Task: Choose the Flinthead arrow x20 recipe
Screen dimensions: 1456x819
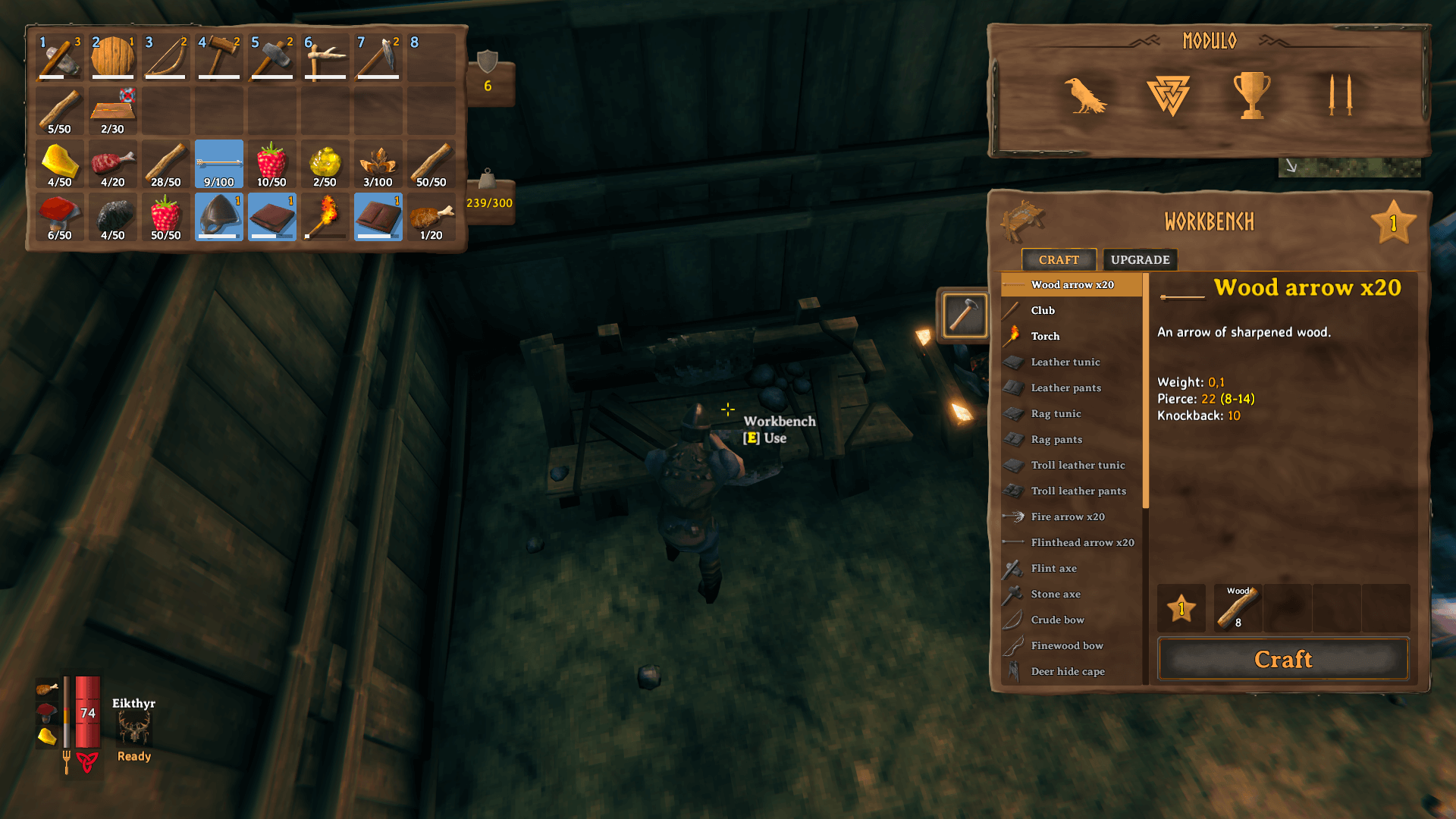Action: coord(1082,542)
